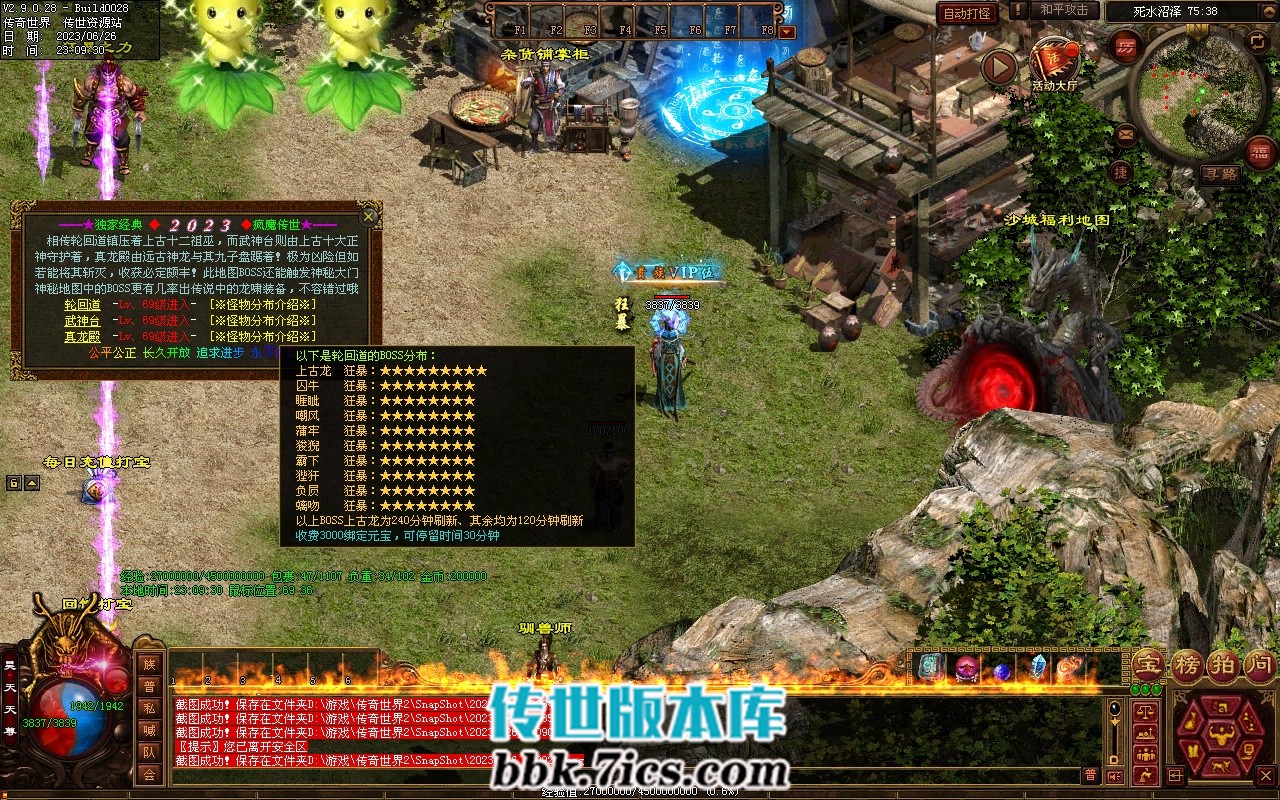Select the 队 team chat channel
1280x800 pixels.
coord(149,752)
